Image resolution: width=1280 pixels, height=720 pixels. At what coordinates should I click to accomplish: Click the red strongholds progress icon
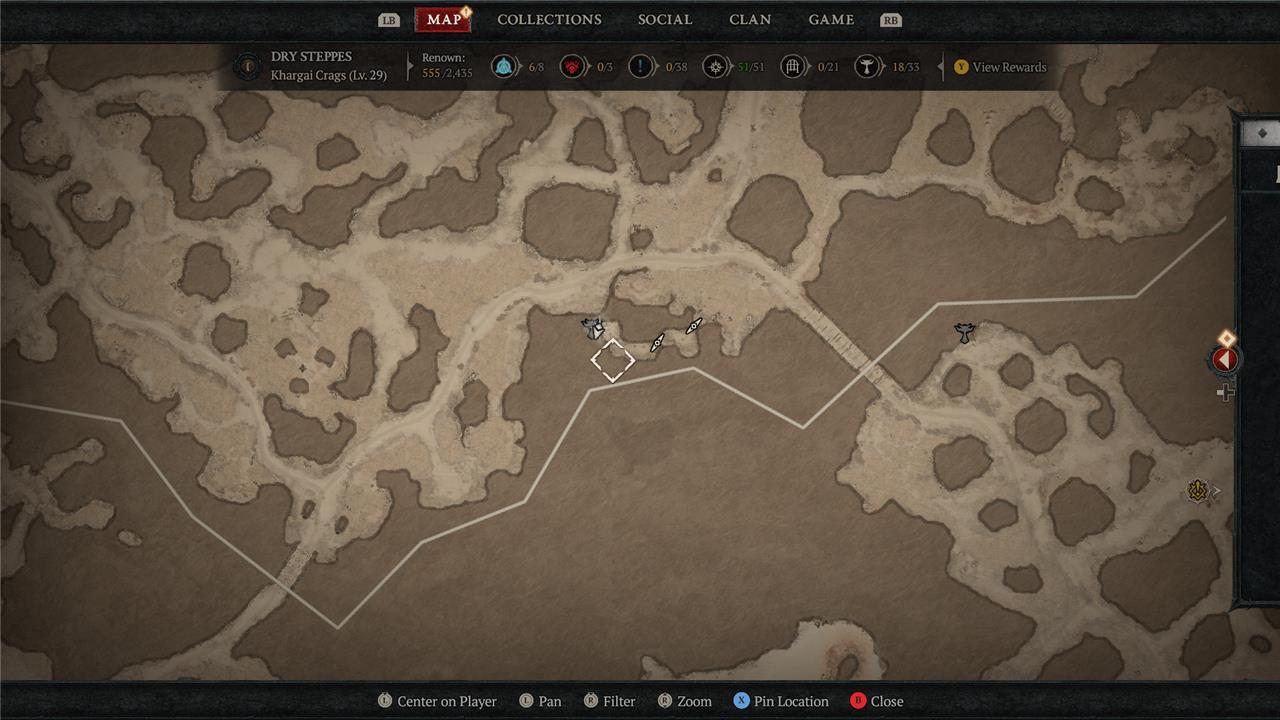point(573,67)
